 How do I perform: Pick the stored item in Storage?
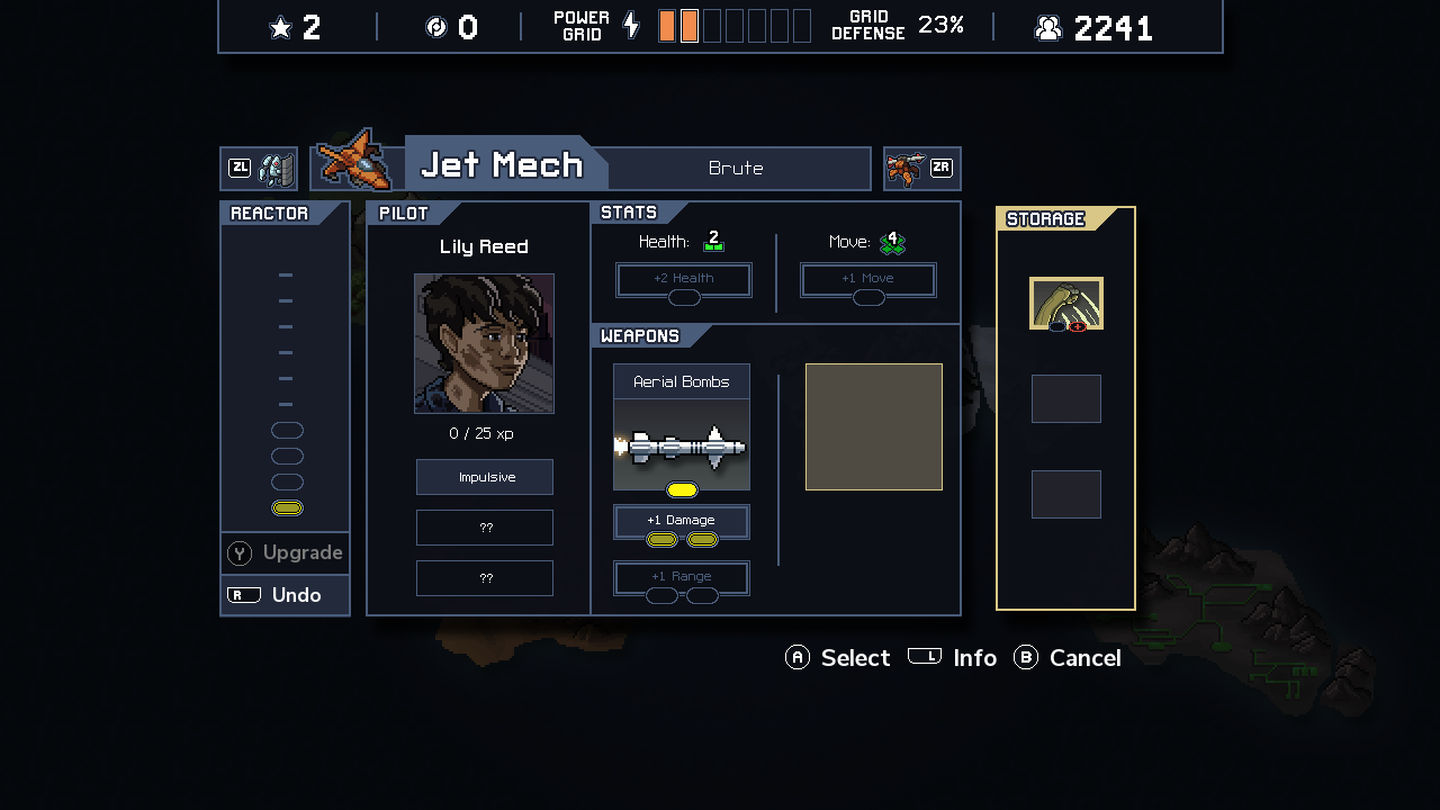(1066, 304)
